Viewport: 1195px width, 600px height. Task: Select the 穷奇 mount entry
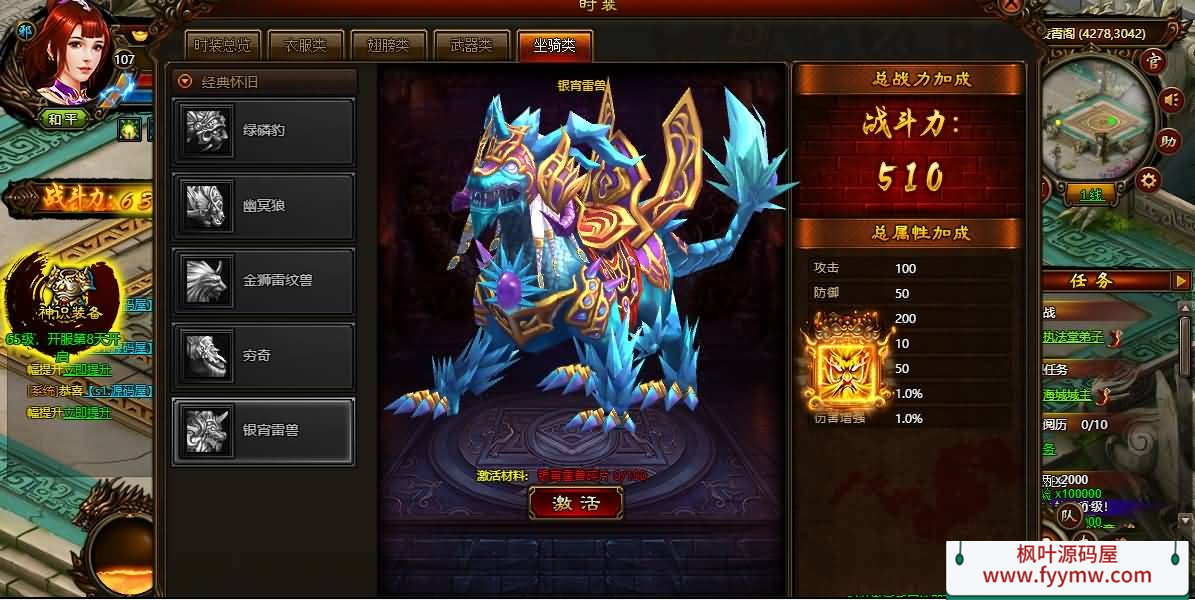tap(264, 356)
